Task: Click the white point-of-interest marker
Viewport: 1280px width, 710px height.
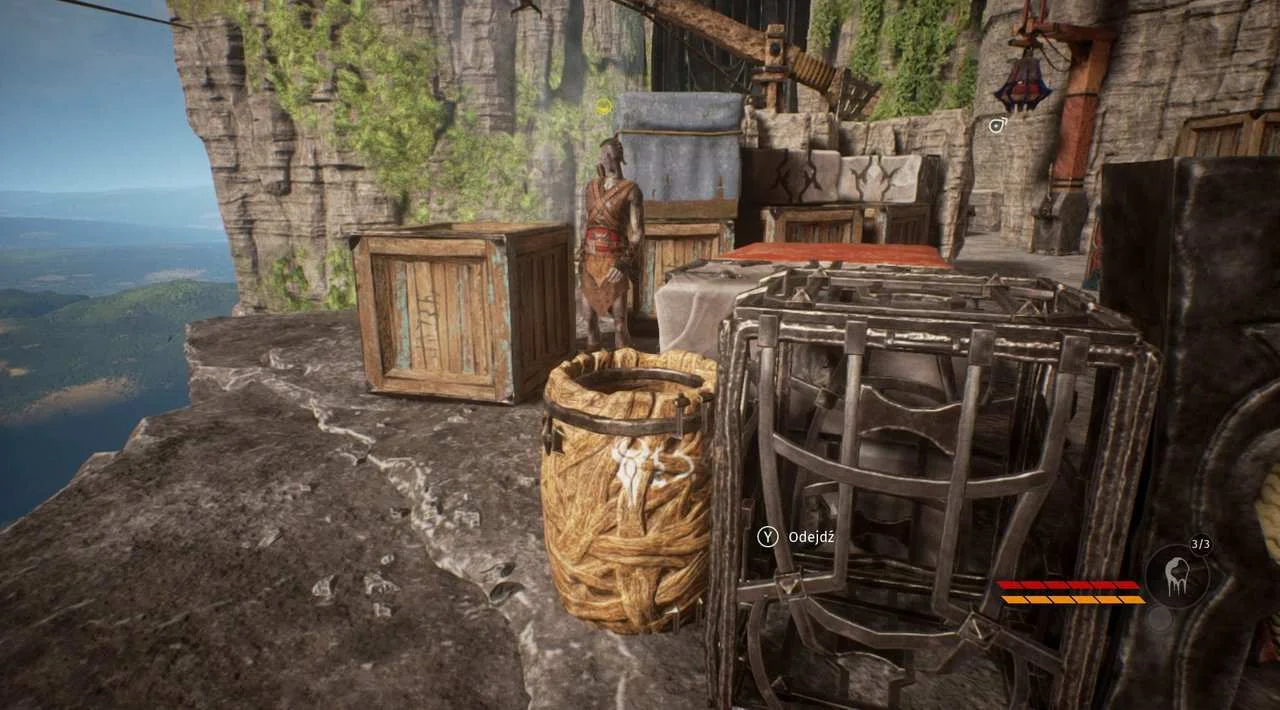Action: pos(997,125)
